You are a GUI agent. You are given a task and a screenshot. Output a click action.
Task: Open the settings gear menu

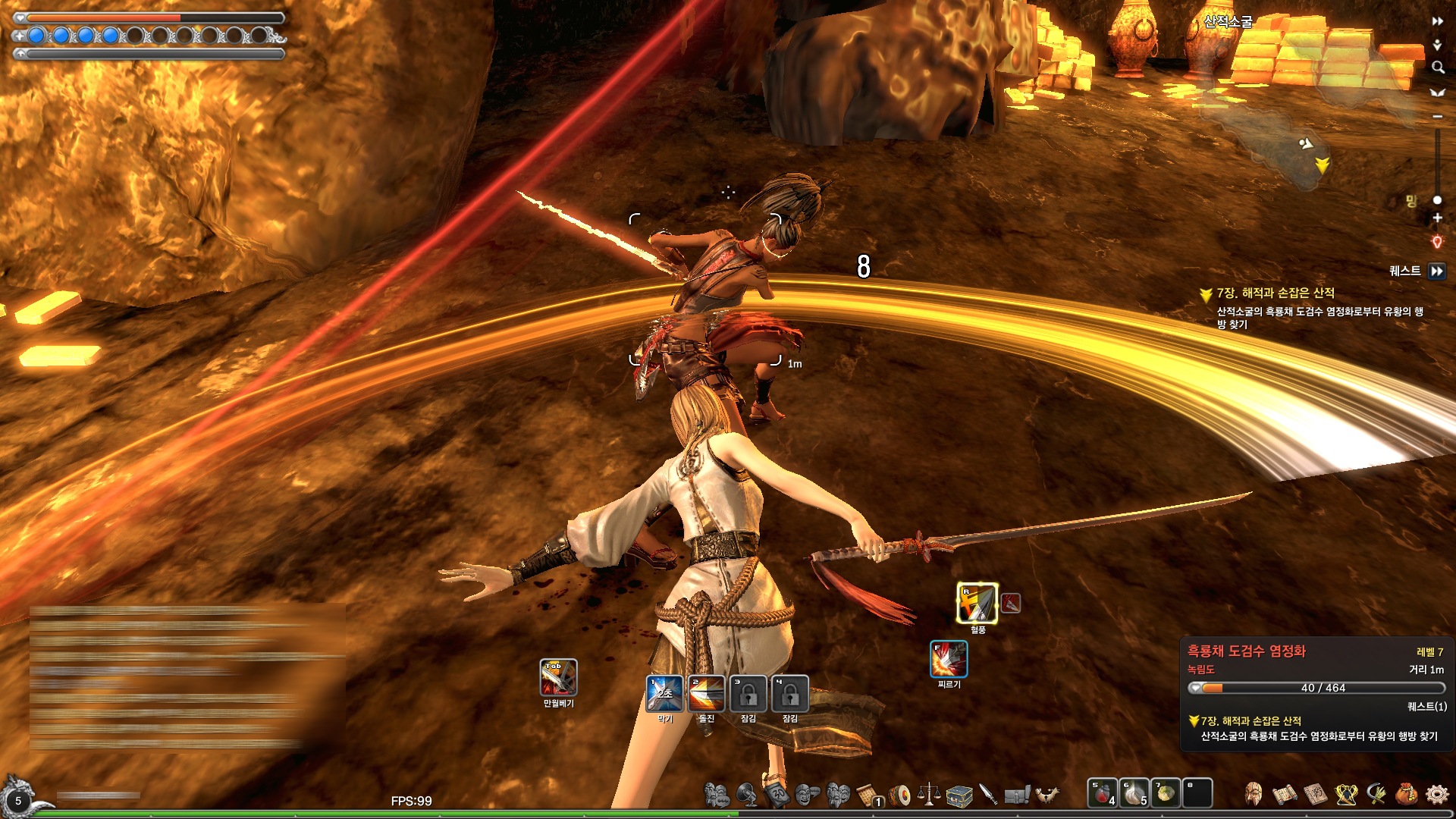[x=1436, y=794]
